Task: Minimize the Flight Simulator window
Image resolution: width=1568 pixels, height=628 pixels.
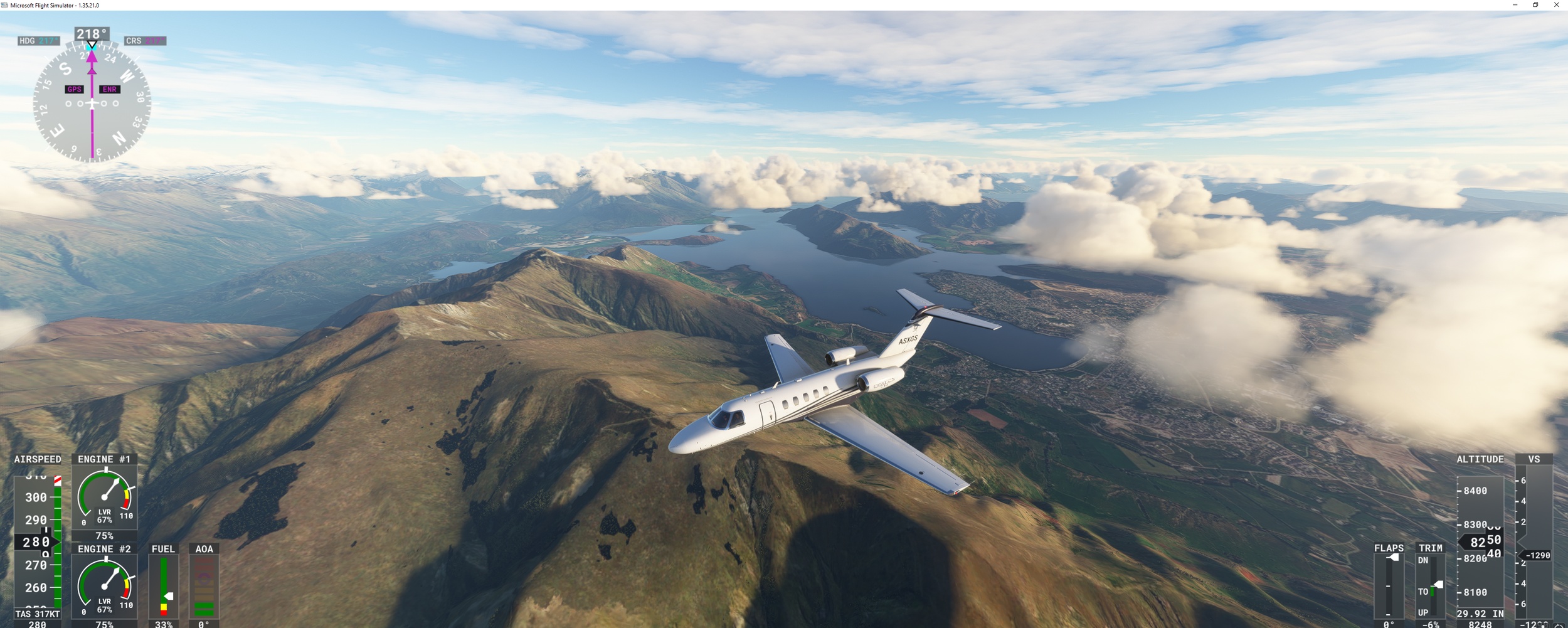Action: click(1515, 5)
